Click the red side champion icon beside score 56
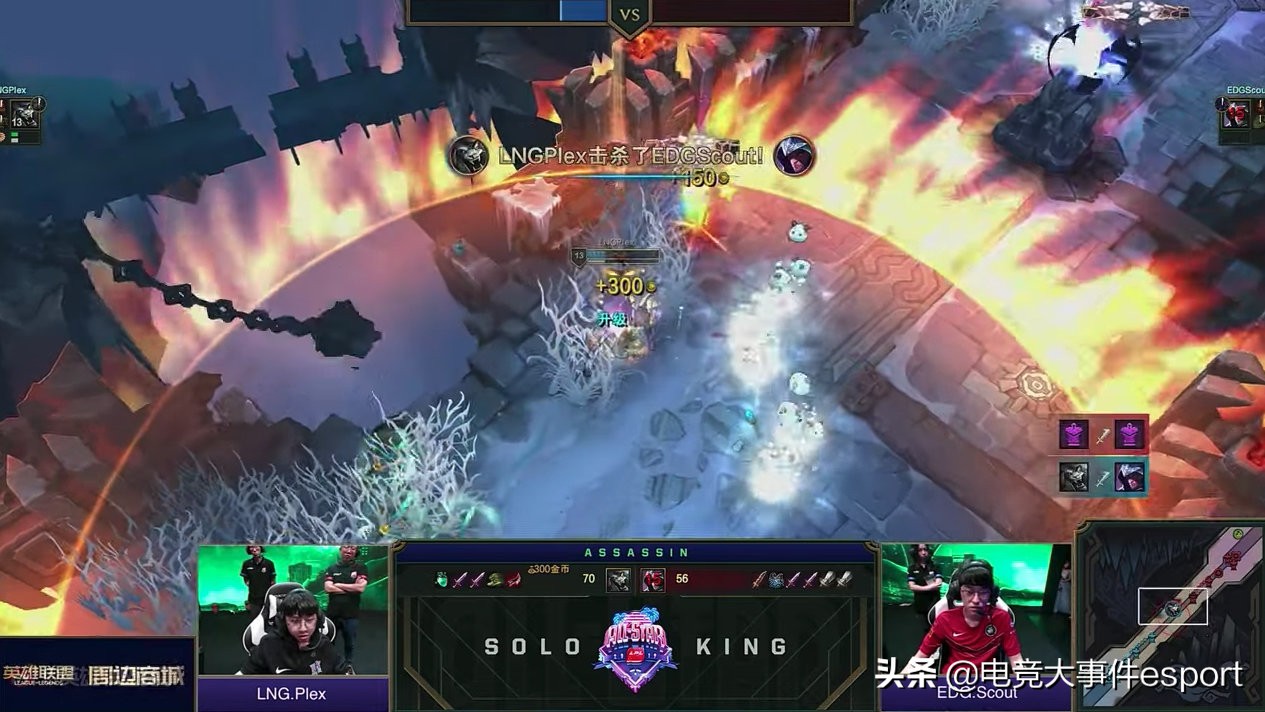Screen dimensions: 1265x712 pyautogui.click(x=652, y=579)
